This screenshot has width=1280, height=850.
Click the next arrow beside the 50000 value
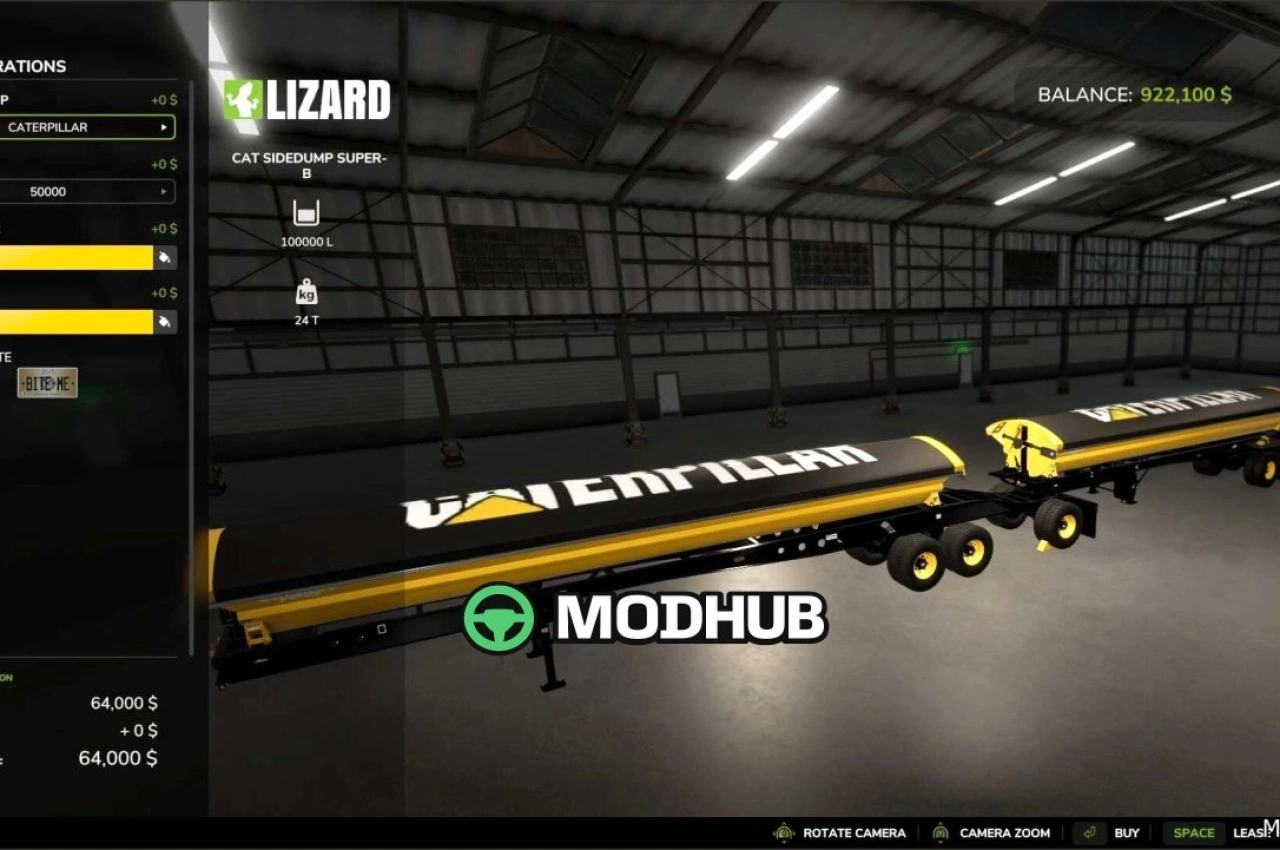pyautogui.click(x=163, y=191)
